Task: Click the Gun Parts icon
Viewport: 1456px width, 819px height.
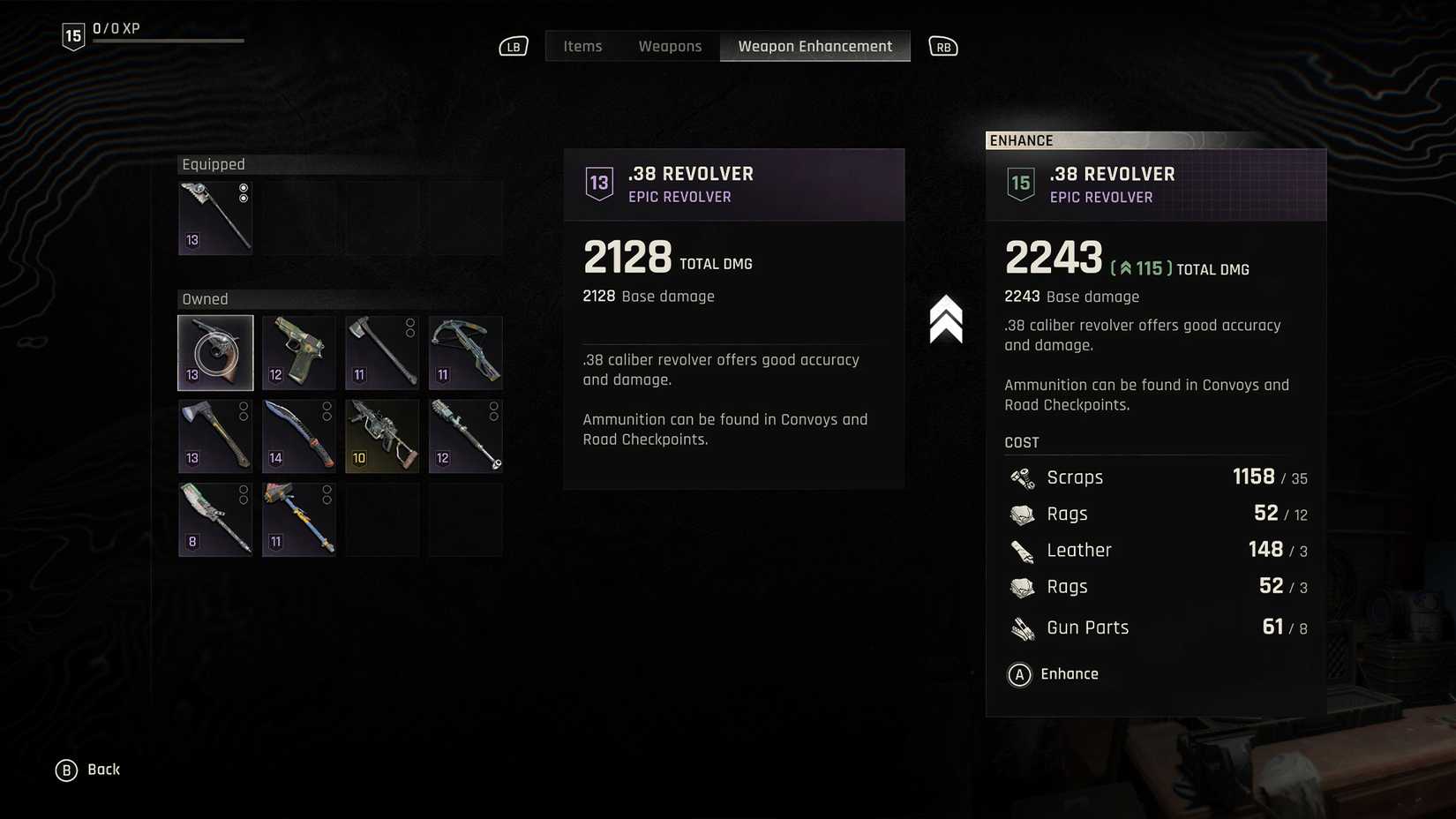Action: [1022, 627]
